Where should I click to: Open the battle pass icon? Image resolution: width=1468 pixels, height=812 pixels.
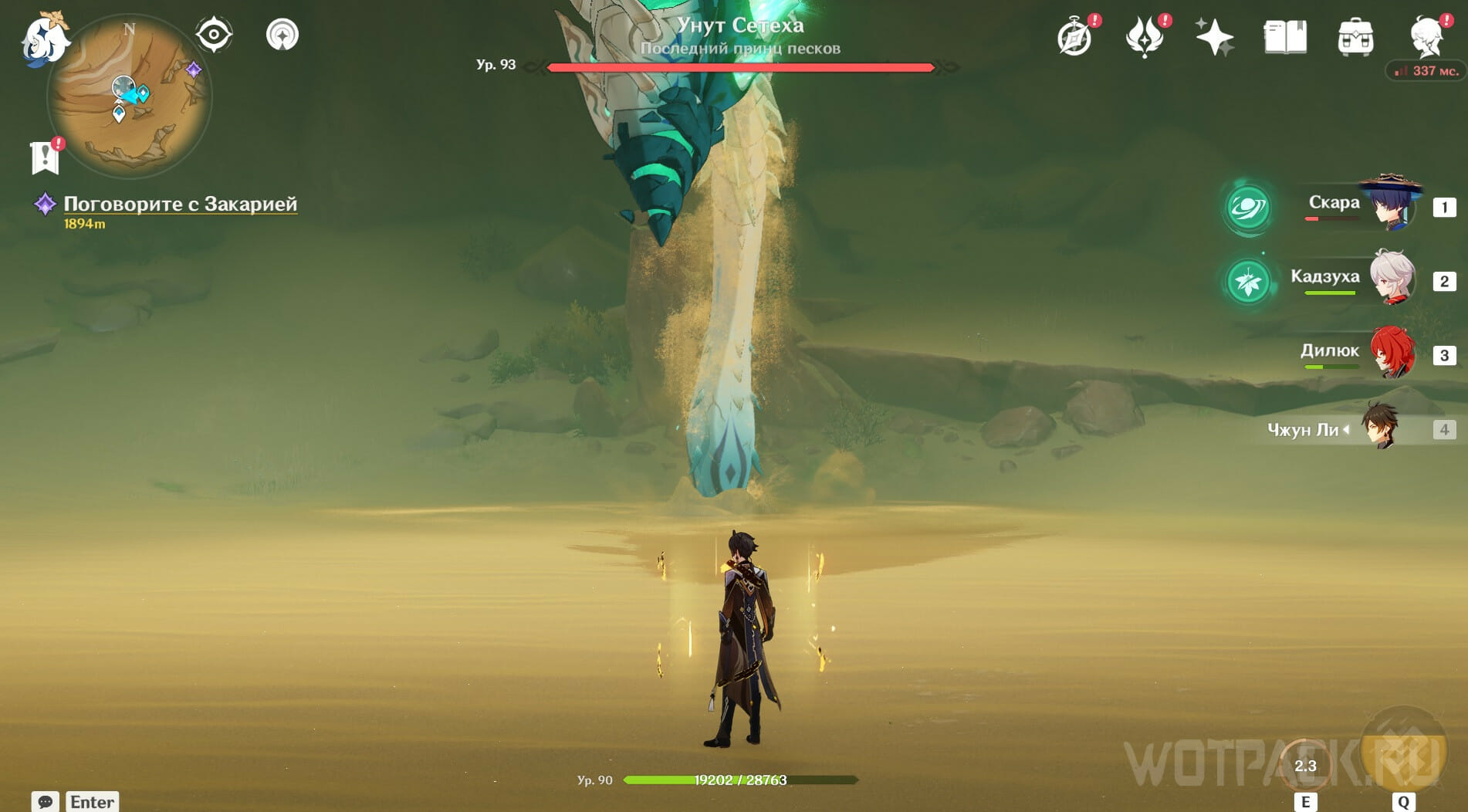[1145, 37]
